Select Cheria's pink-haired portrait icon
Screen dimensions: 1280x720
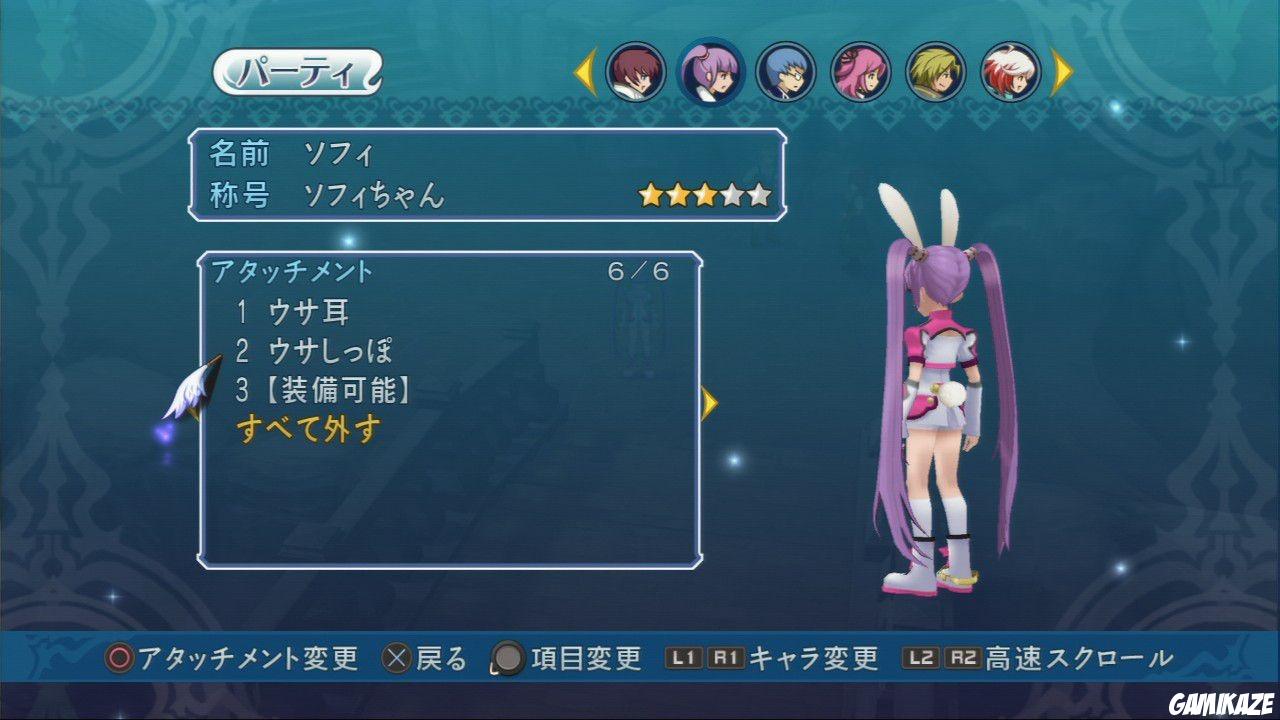tap(862, 73)
